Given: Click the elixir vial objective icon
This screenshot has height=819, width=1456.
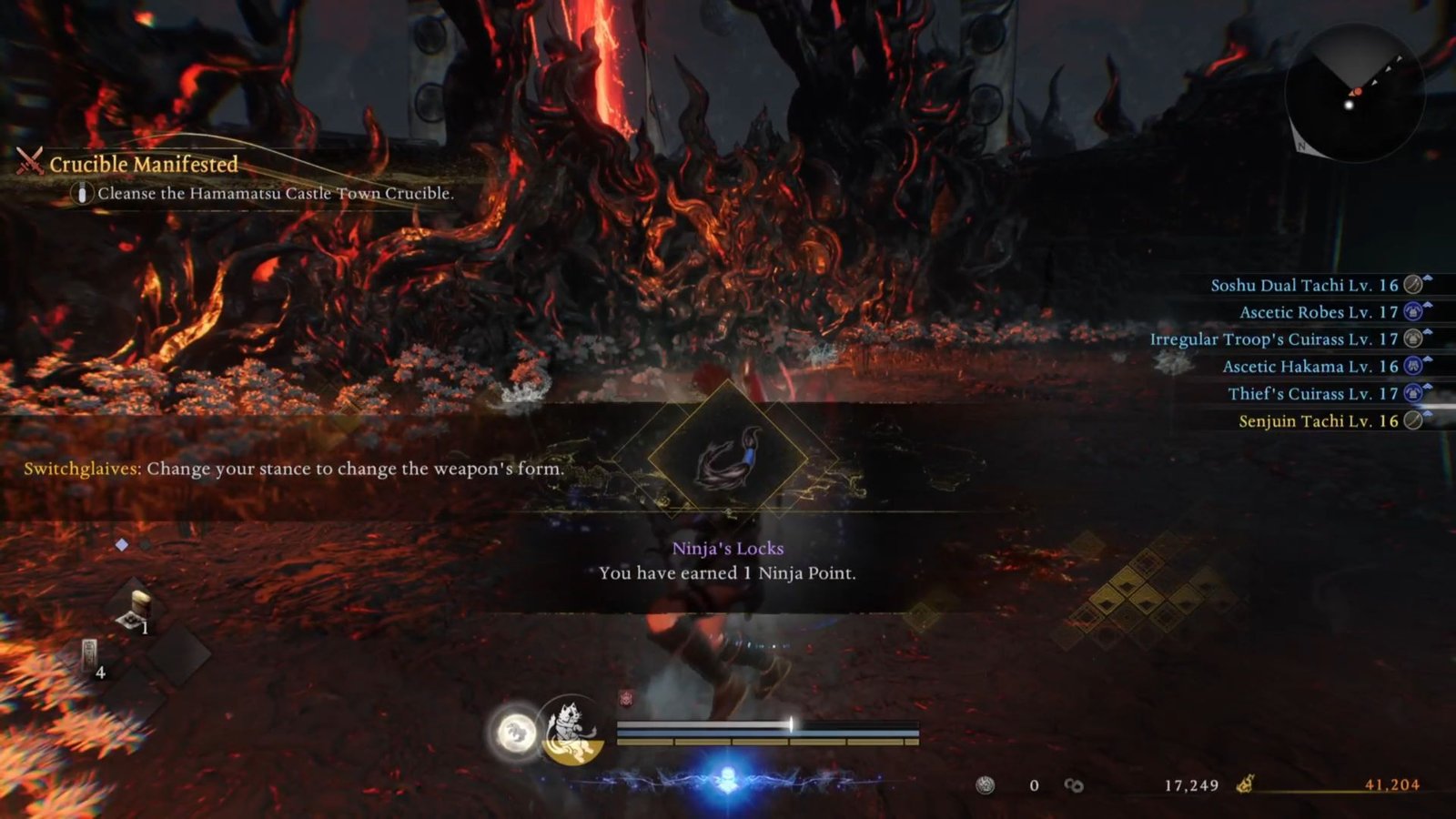Looking at the screenshot, I should pos(82,192).
